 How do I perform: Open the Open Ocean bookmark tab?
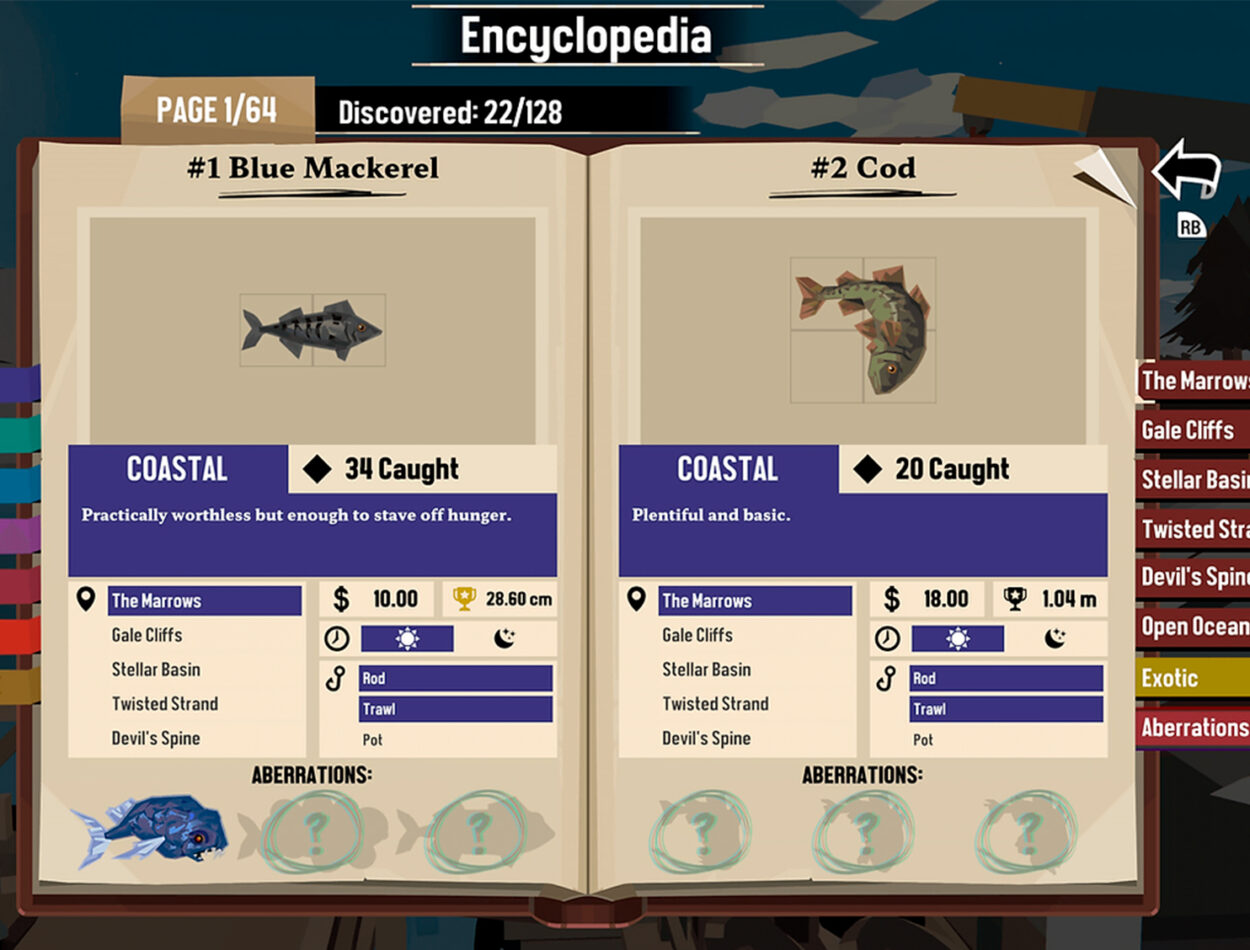1194,627
